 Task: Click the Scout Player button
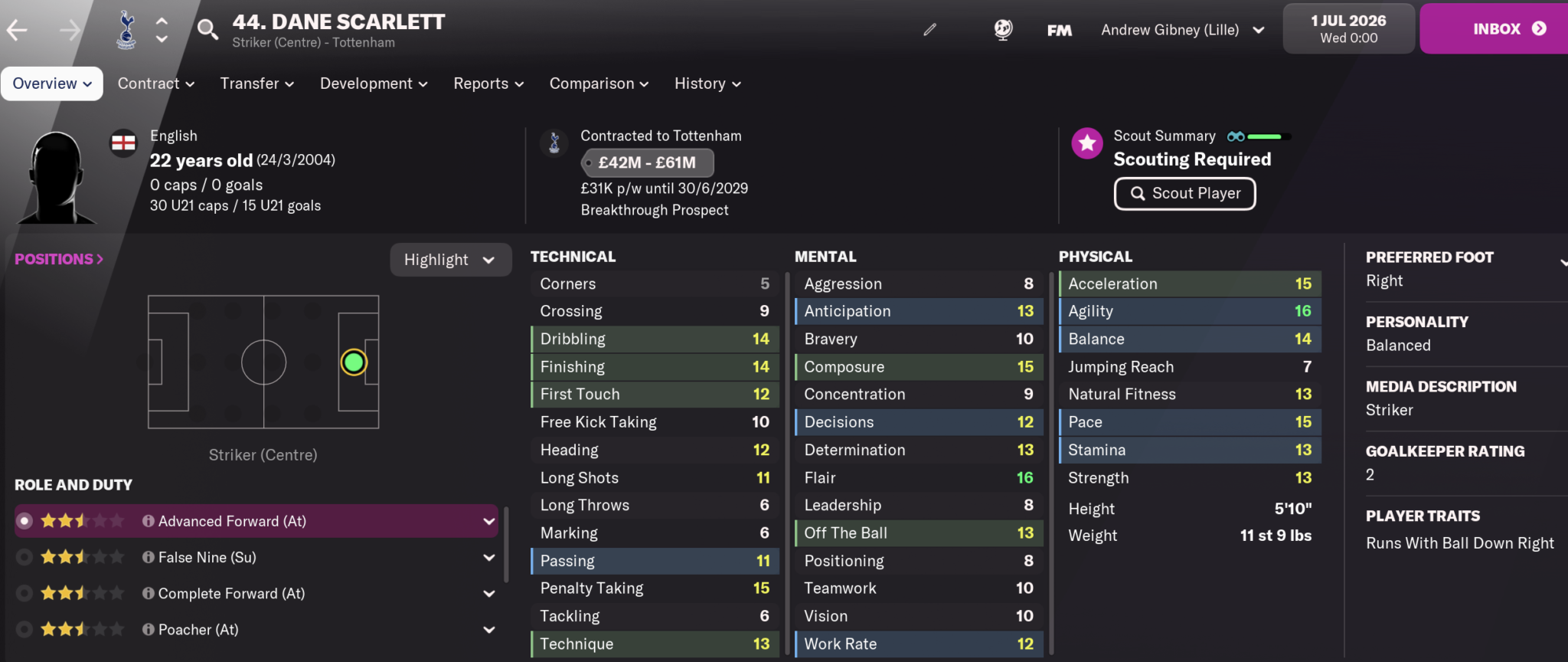pyautogui.click(x=1184, y=193)
